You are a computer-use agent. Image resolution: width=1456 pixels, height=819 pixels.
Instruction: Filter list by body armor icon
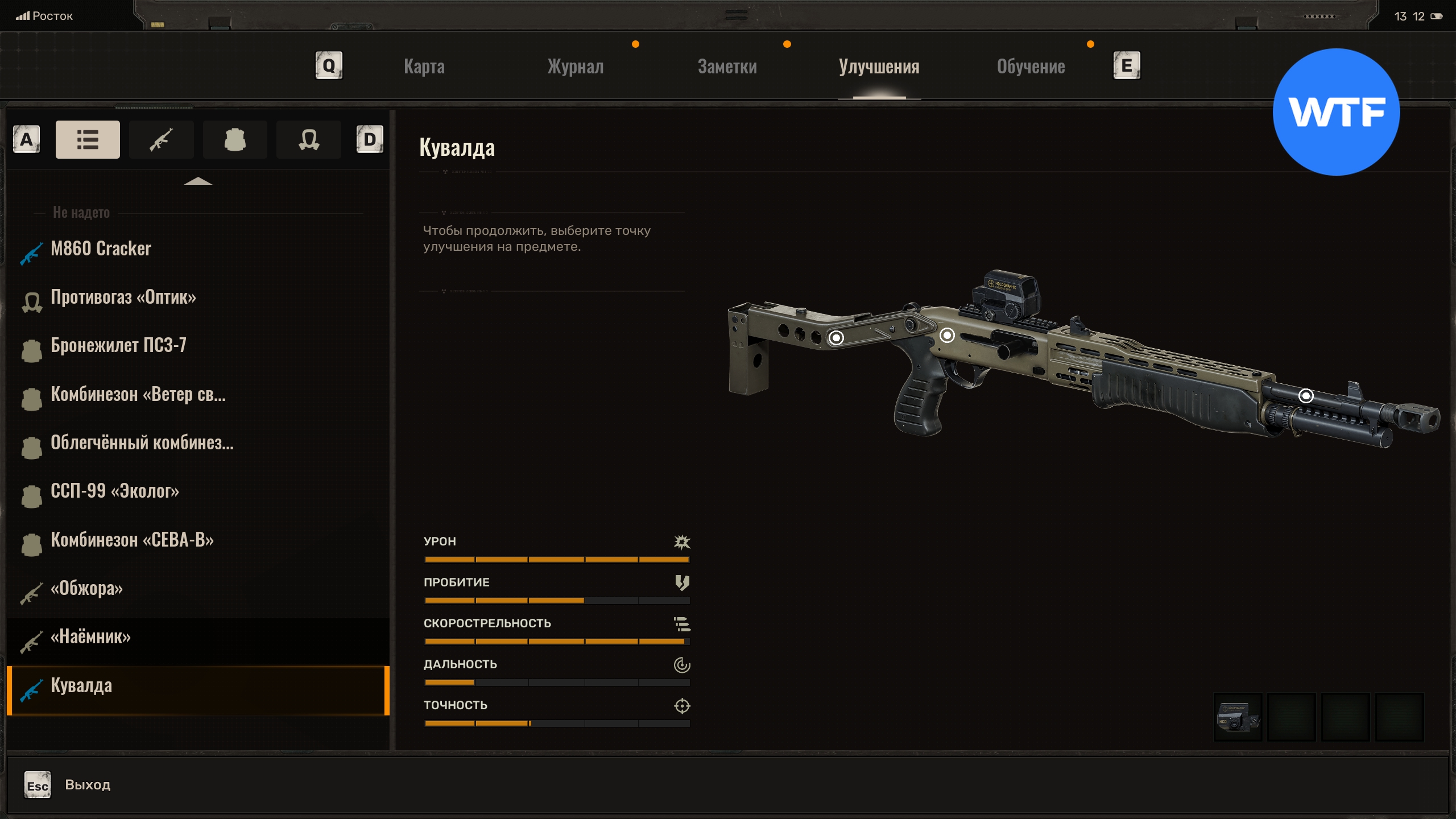235,139
